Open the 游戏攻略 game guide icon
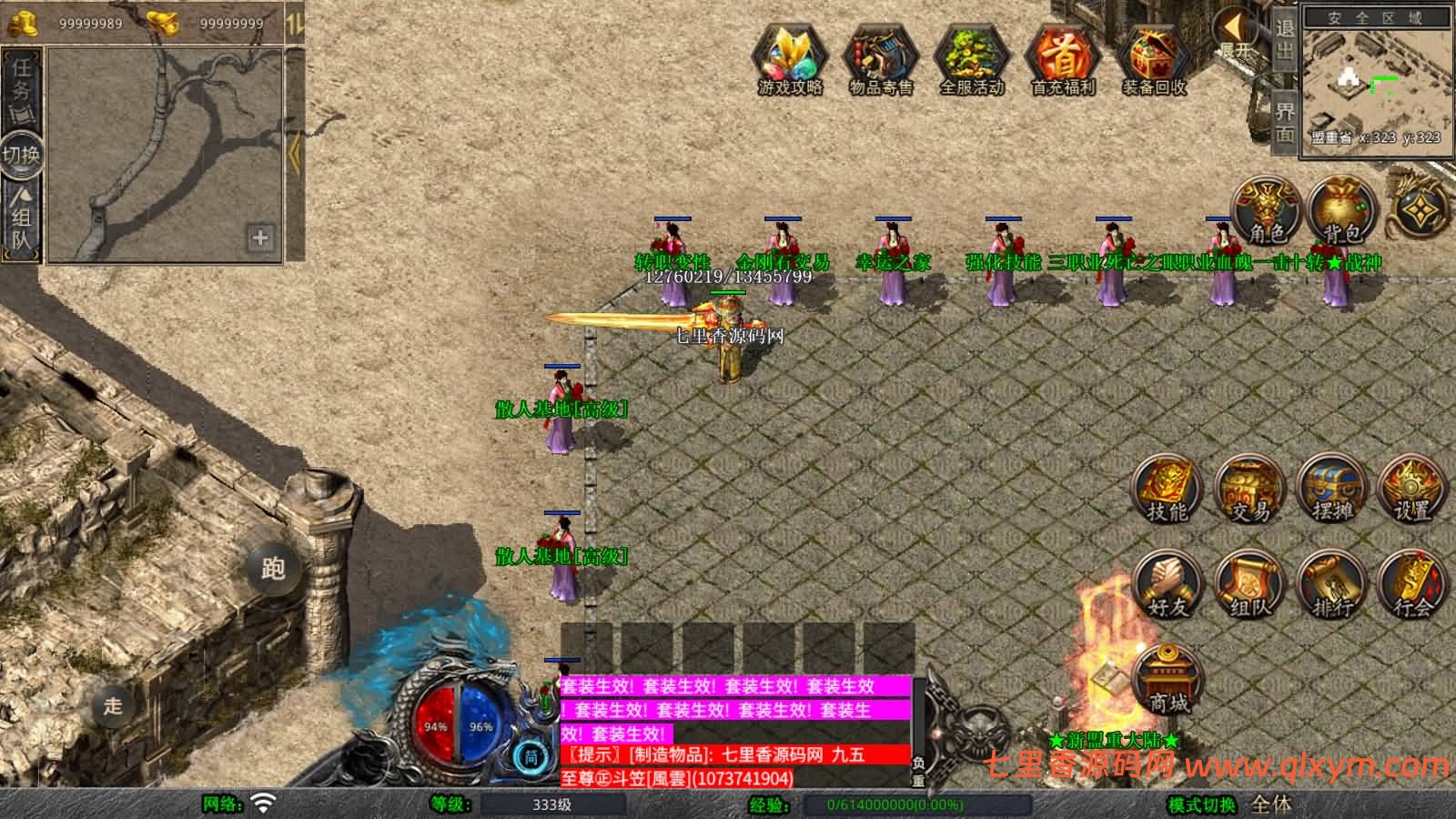The width and height of the screenshot is (1456, 819). 790,59
